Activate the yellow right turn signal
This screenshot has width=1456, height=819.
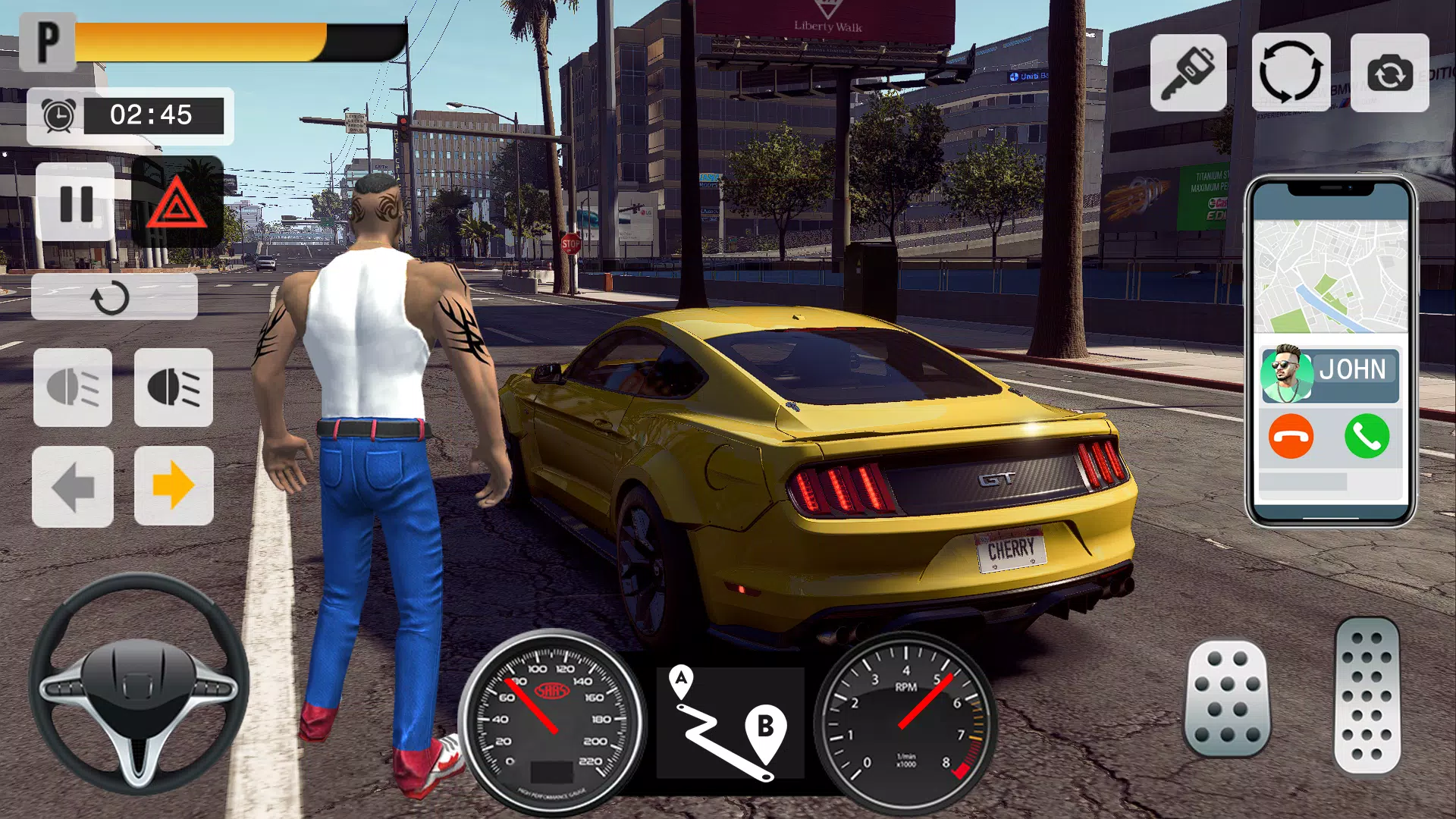pyautogui.click(x=174, y=486)
